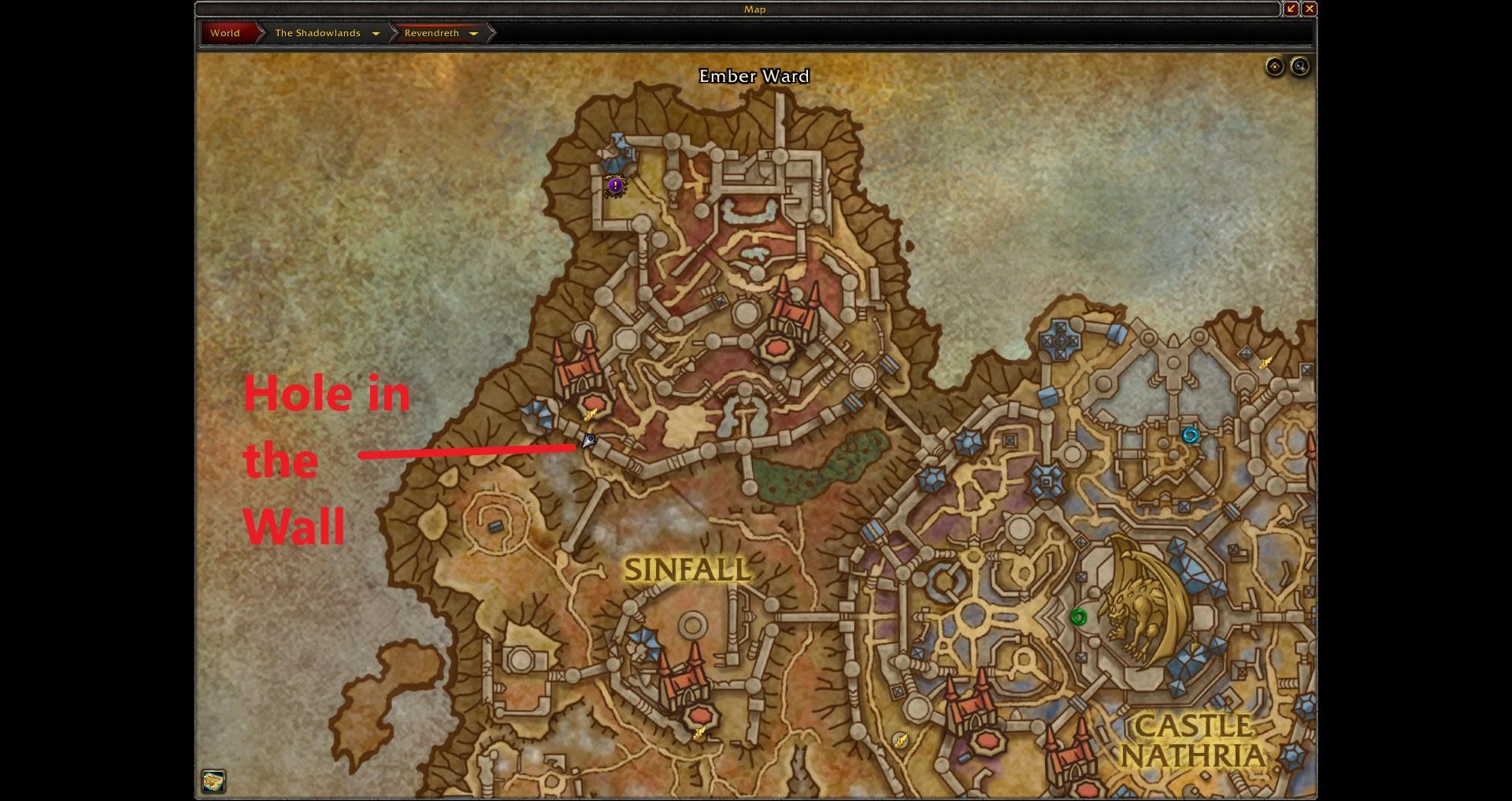Open the Revendreth zone dropdown
1512x801 pixels.
pos(473,33)
